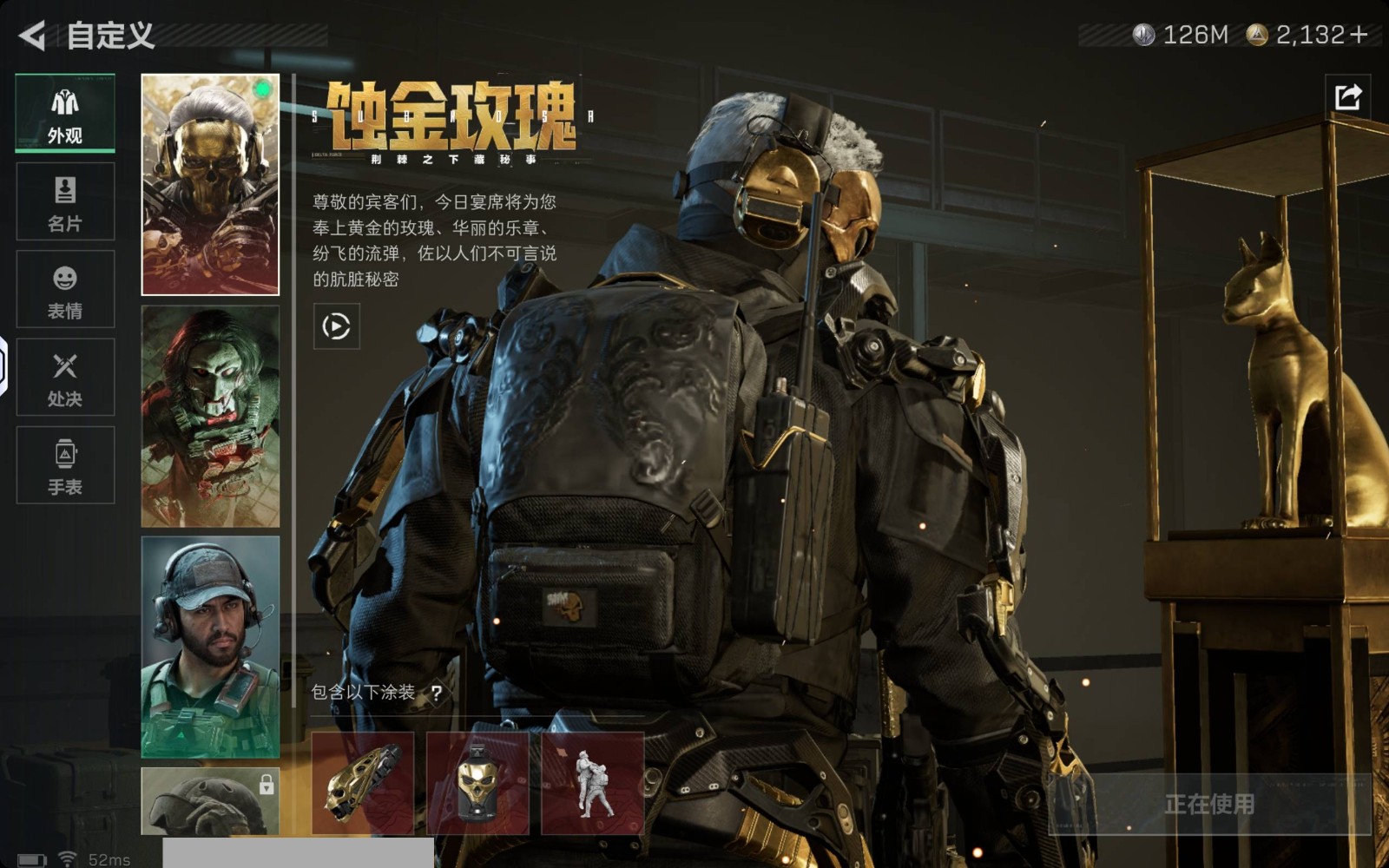Play the skin preview video
This screenshot has width=1389, height=868.
(336, 326)
